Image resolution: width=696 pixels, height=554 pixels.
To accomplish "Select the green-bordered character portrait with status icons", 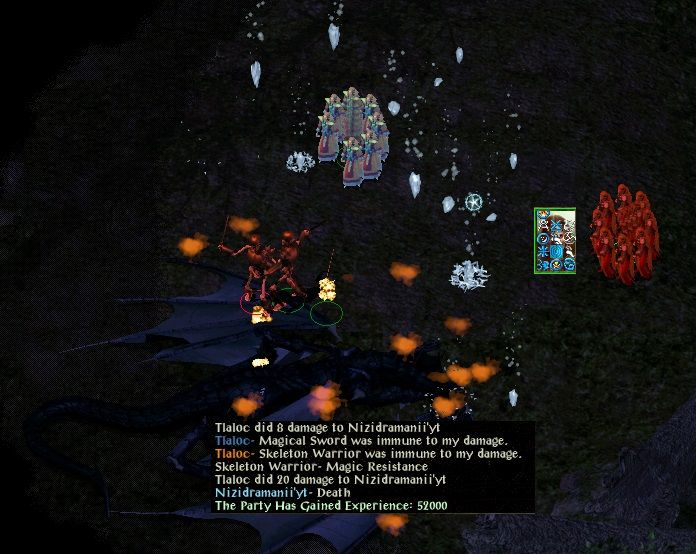I will [x=555, y=240].
